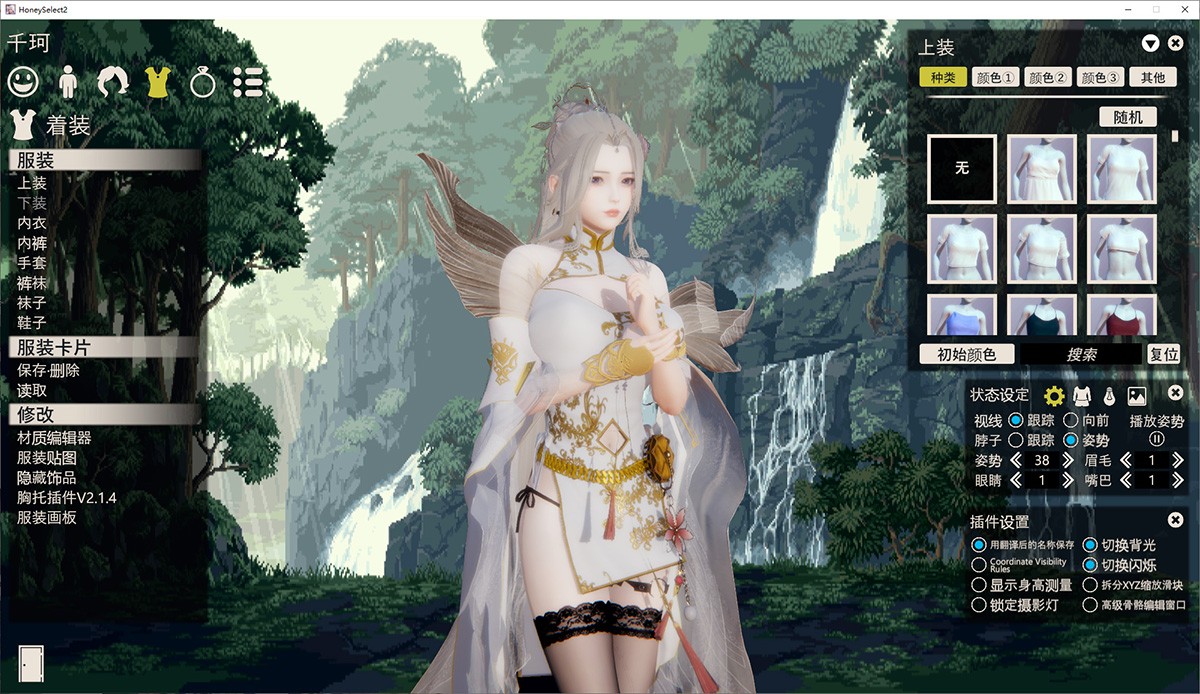1200x694 pixels.
Task: Switch to the 其他 tab
Action: [1153, 78]
